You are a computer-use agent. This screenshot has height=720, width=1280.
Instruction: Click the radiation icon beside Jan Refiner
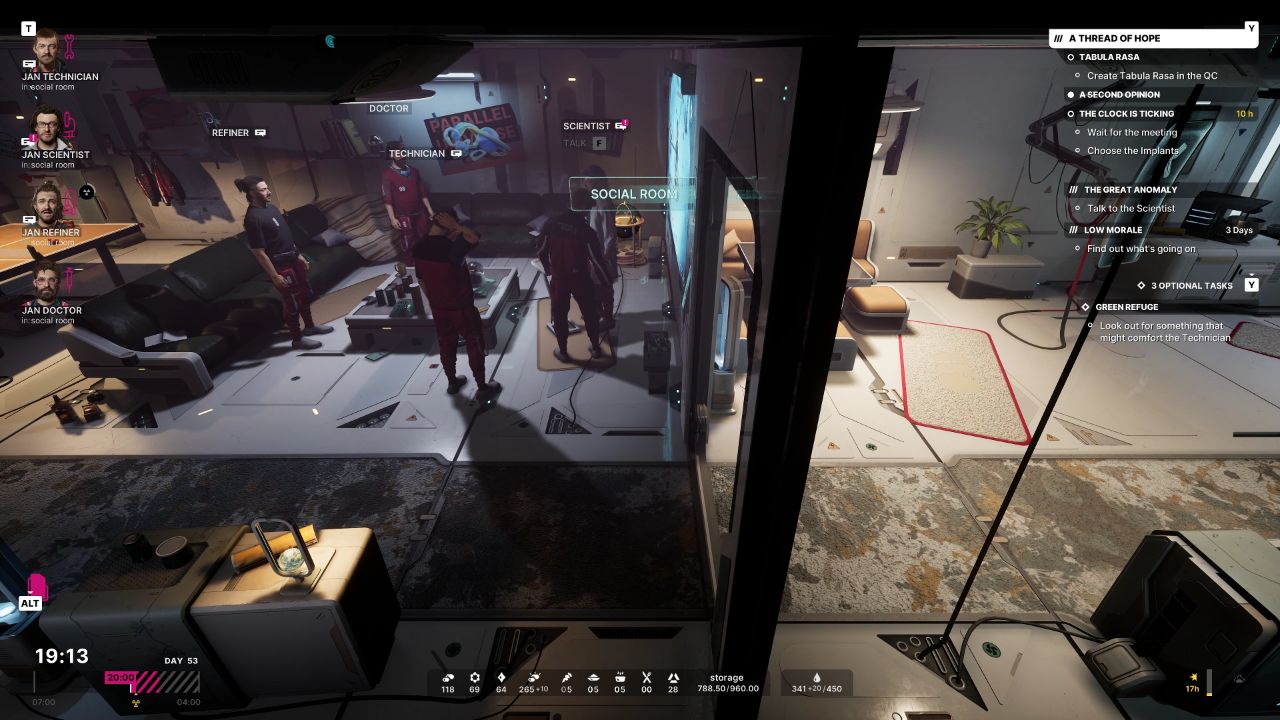pos(86,191)
